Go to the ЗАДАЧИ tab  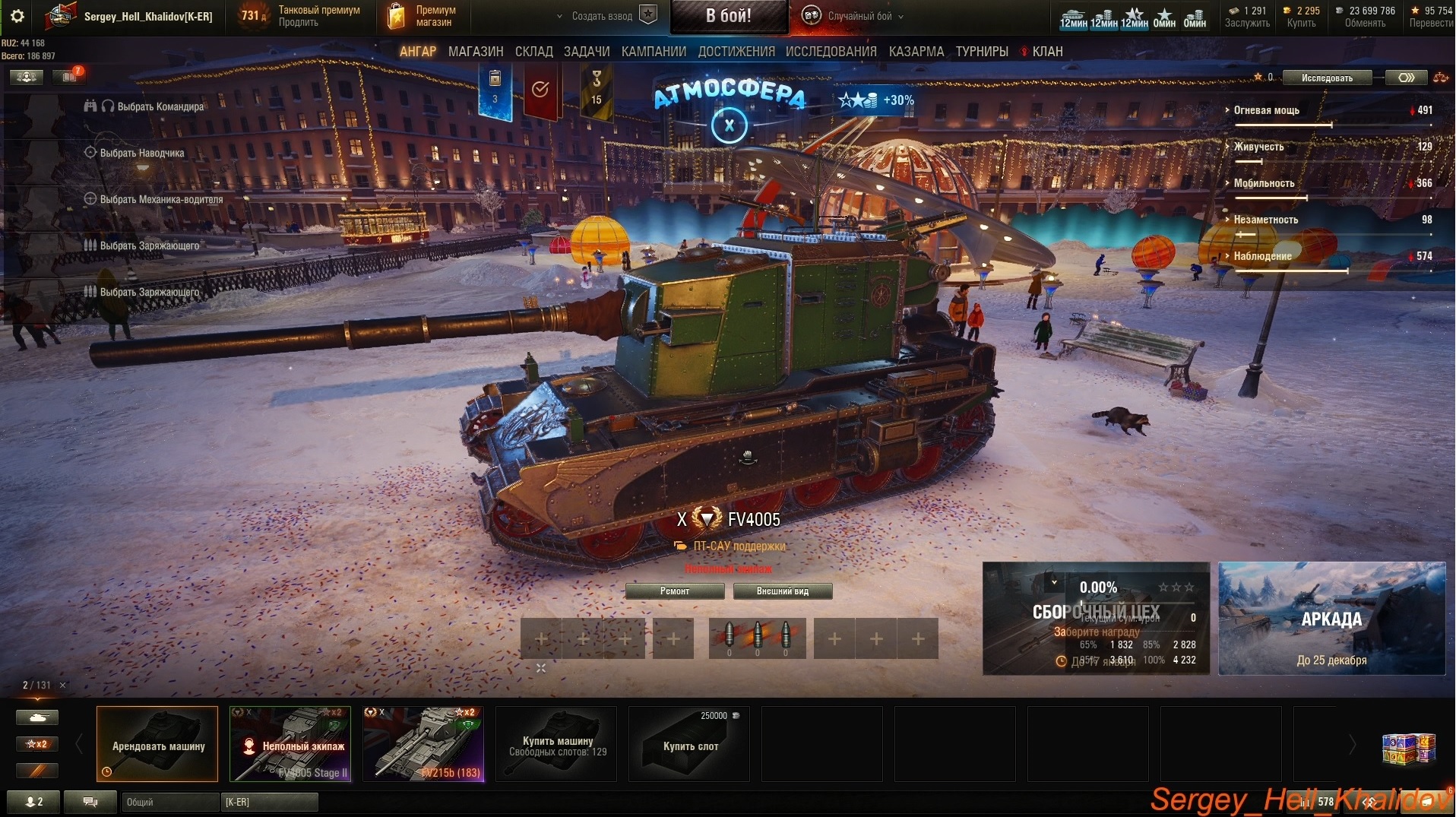pos(587,52)
